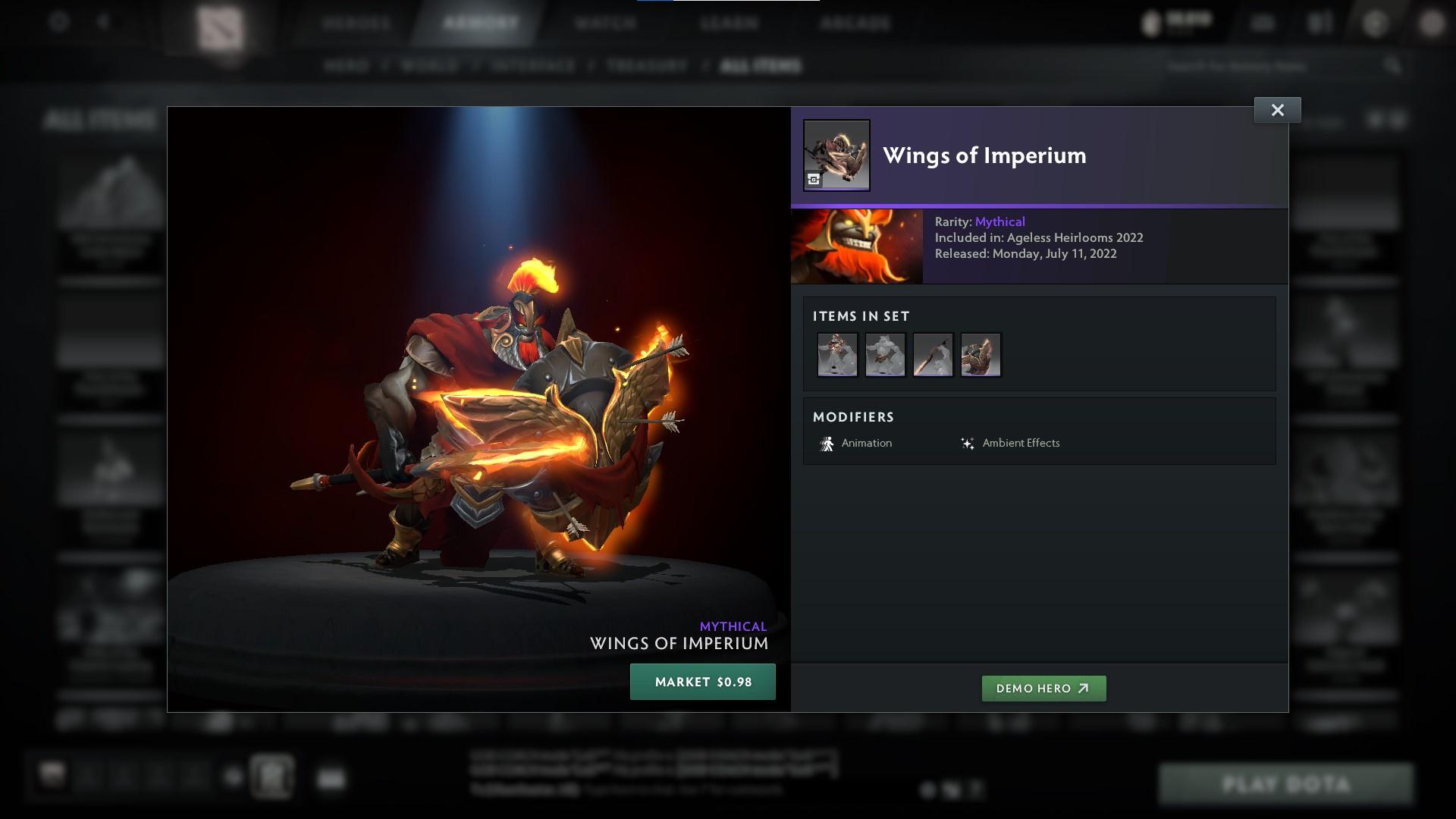Click the spear thumbnail in ITEMS IN SET

(933, 354)
